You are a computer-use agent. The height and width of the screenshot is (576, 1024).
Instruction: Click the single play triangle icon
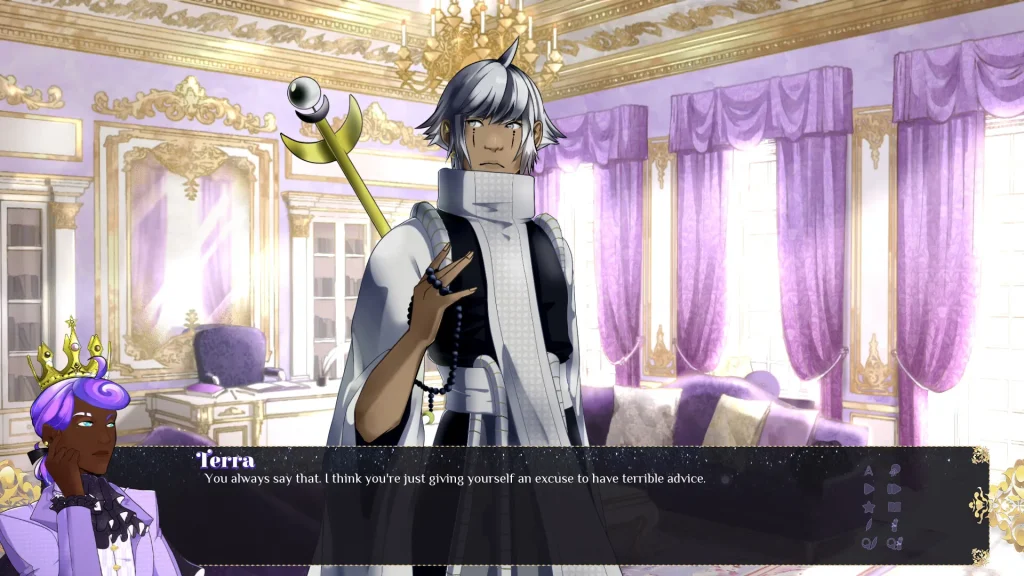[868, 489]
